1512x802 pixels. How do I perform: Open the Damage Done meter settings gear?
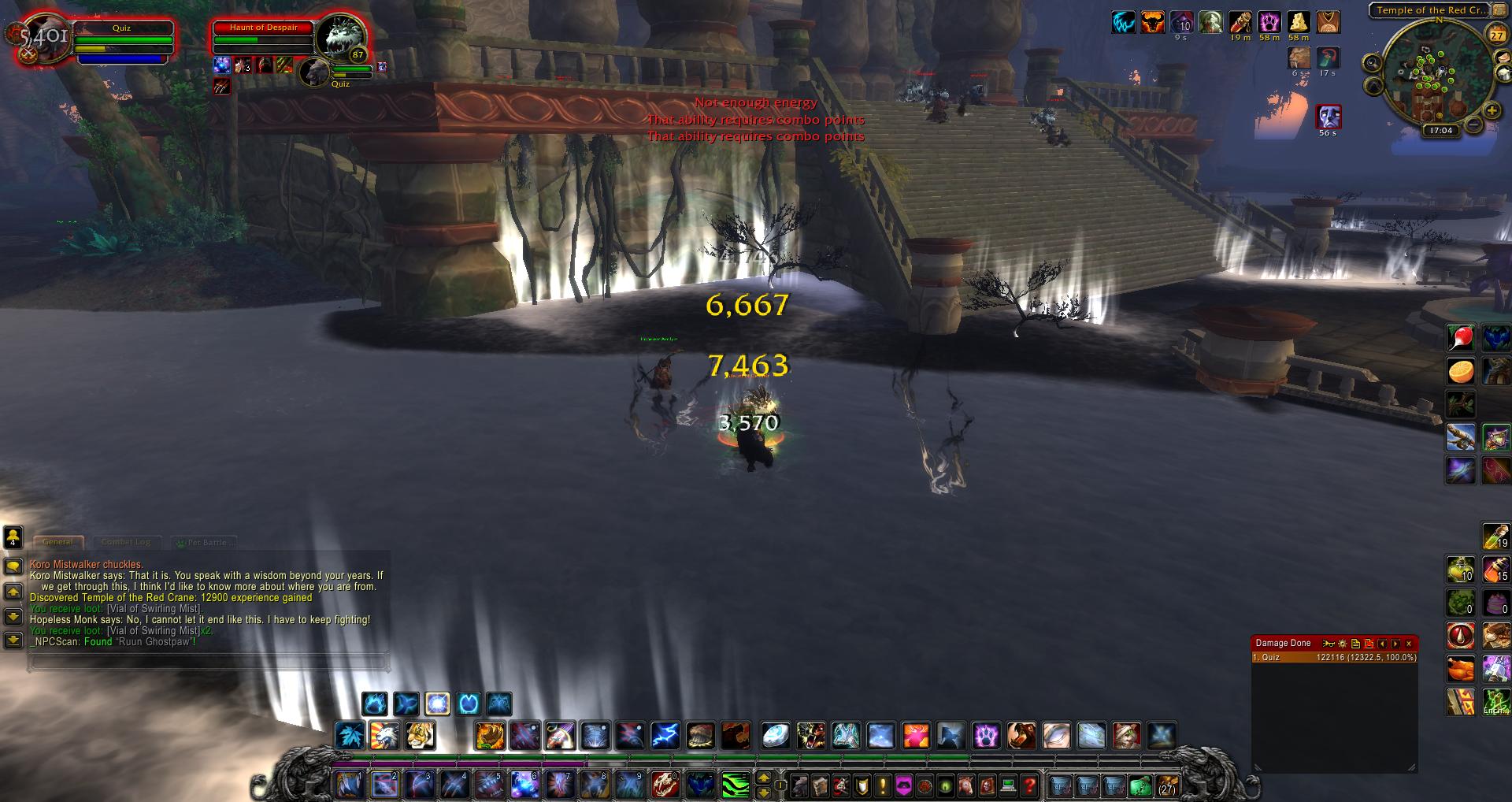pyautogui.click(x=1343, y=644)
